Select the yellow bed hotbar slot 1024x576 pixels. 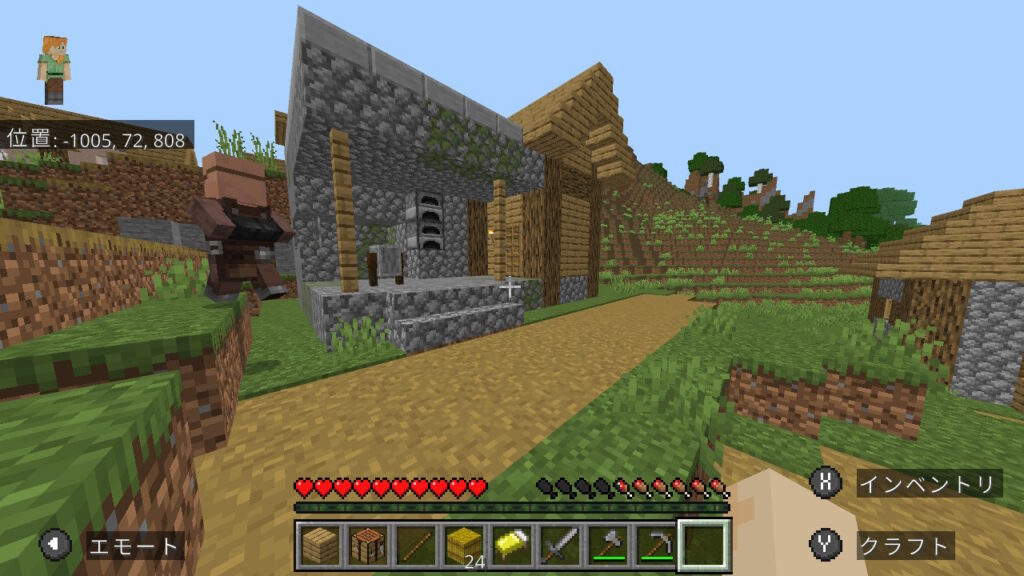[512, 546]
